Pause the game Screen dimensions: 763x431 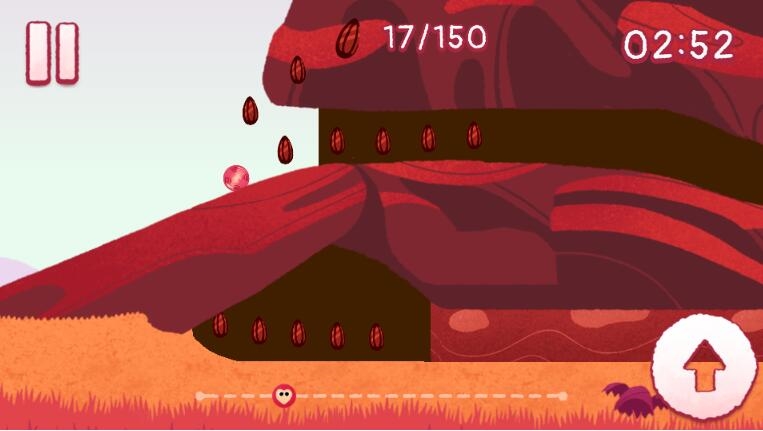pos(52,52)
